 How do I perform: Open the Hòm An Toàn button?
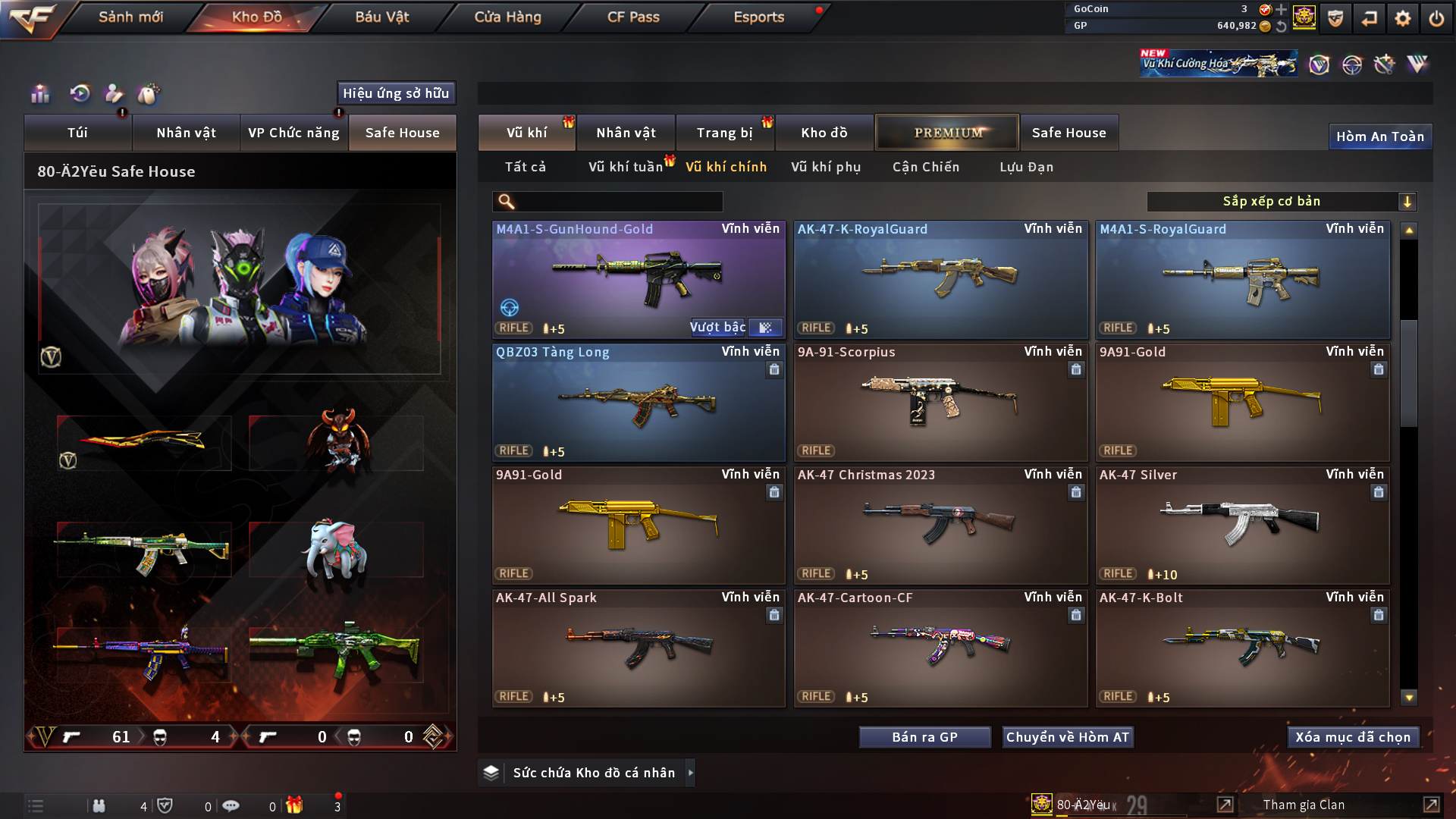[1379, 136]
